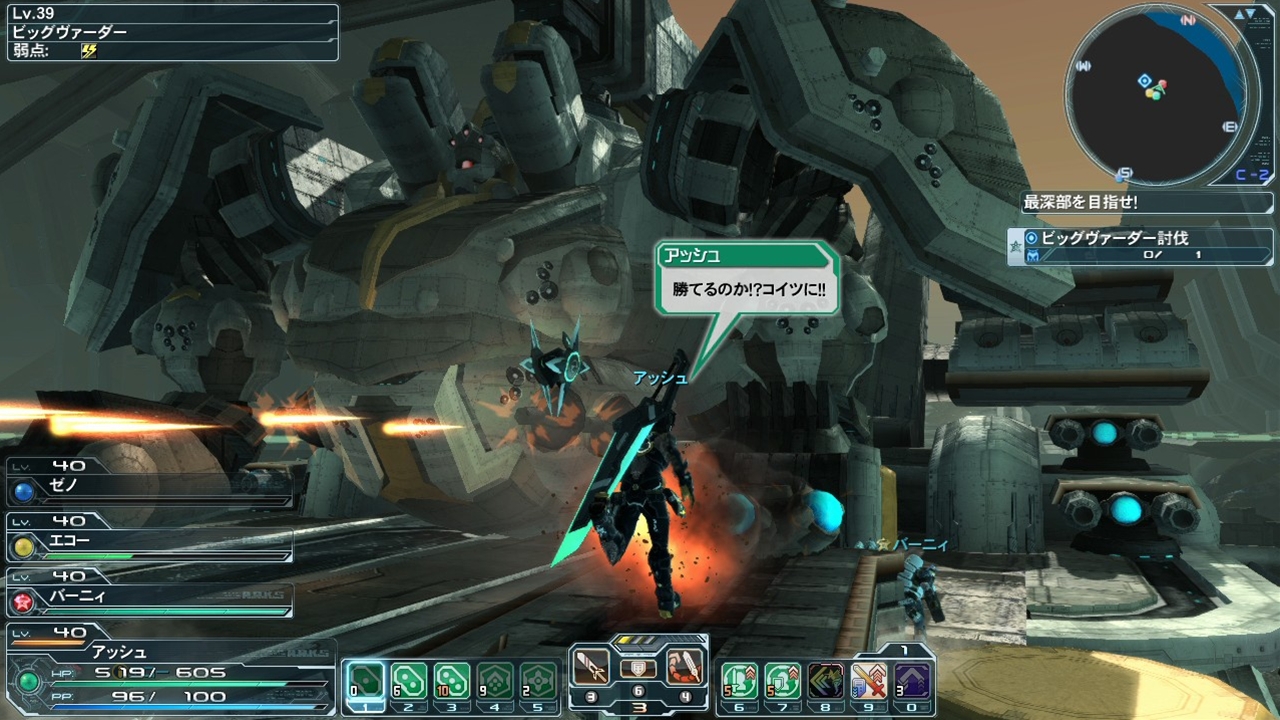This screenshot has width=1280, height=720.
Task: Select the highlighted item in hotbar slot 1
Action: pos(366,681)
